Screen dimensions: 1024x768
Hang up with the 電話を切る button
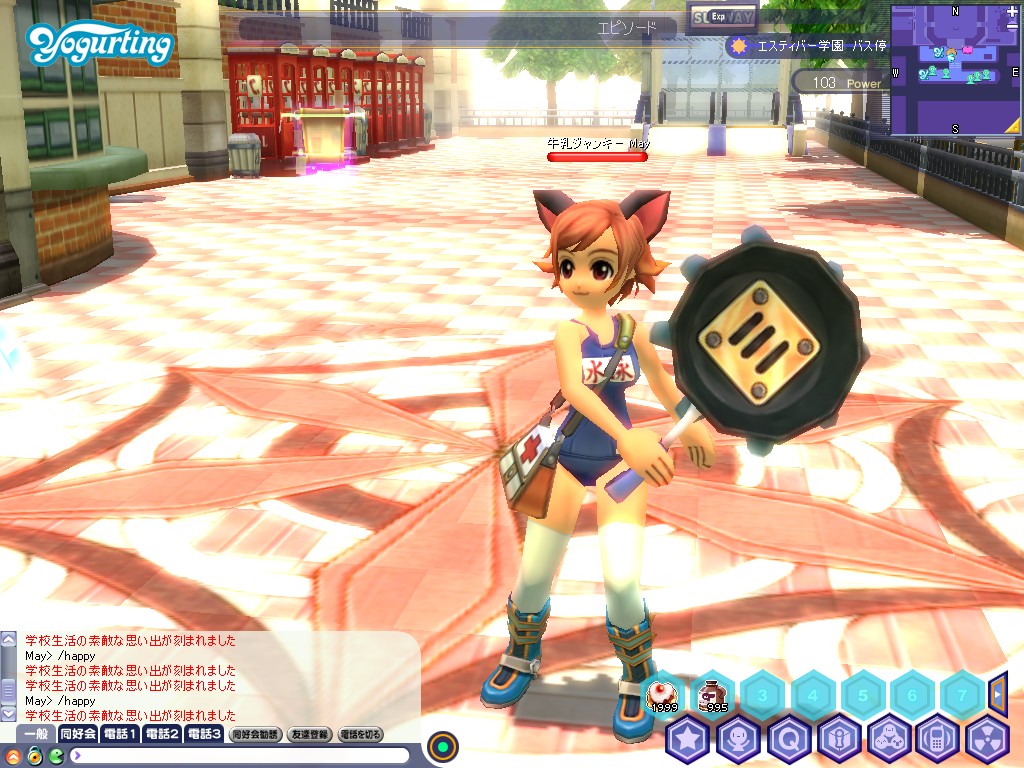[x=360, y=734]
